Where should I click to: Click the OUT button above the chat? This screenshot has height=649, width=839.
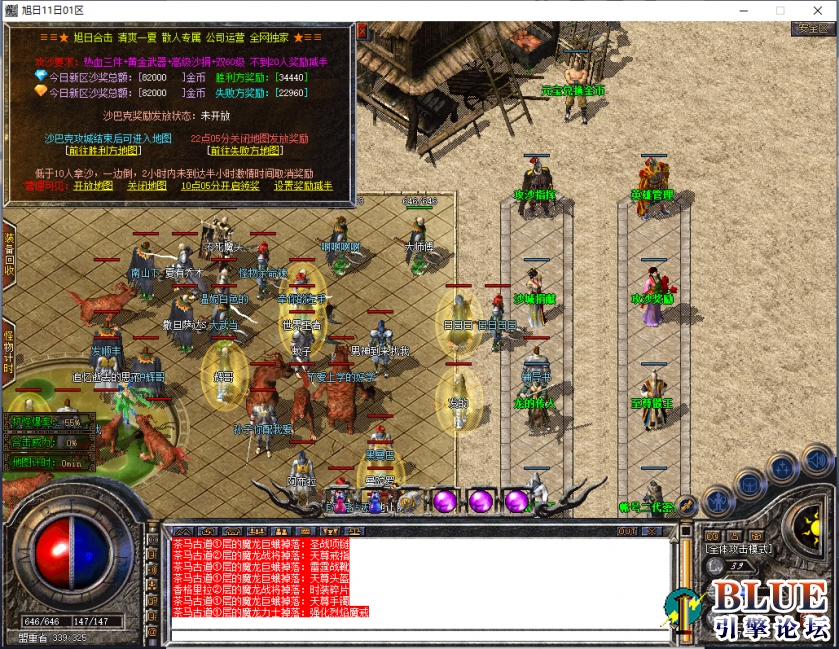[x=627, y=531]
